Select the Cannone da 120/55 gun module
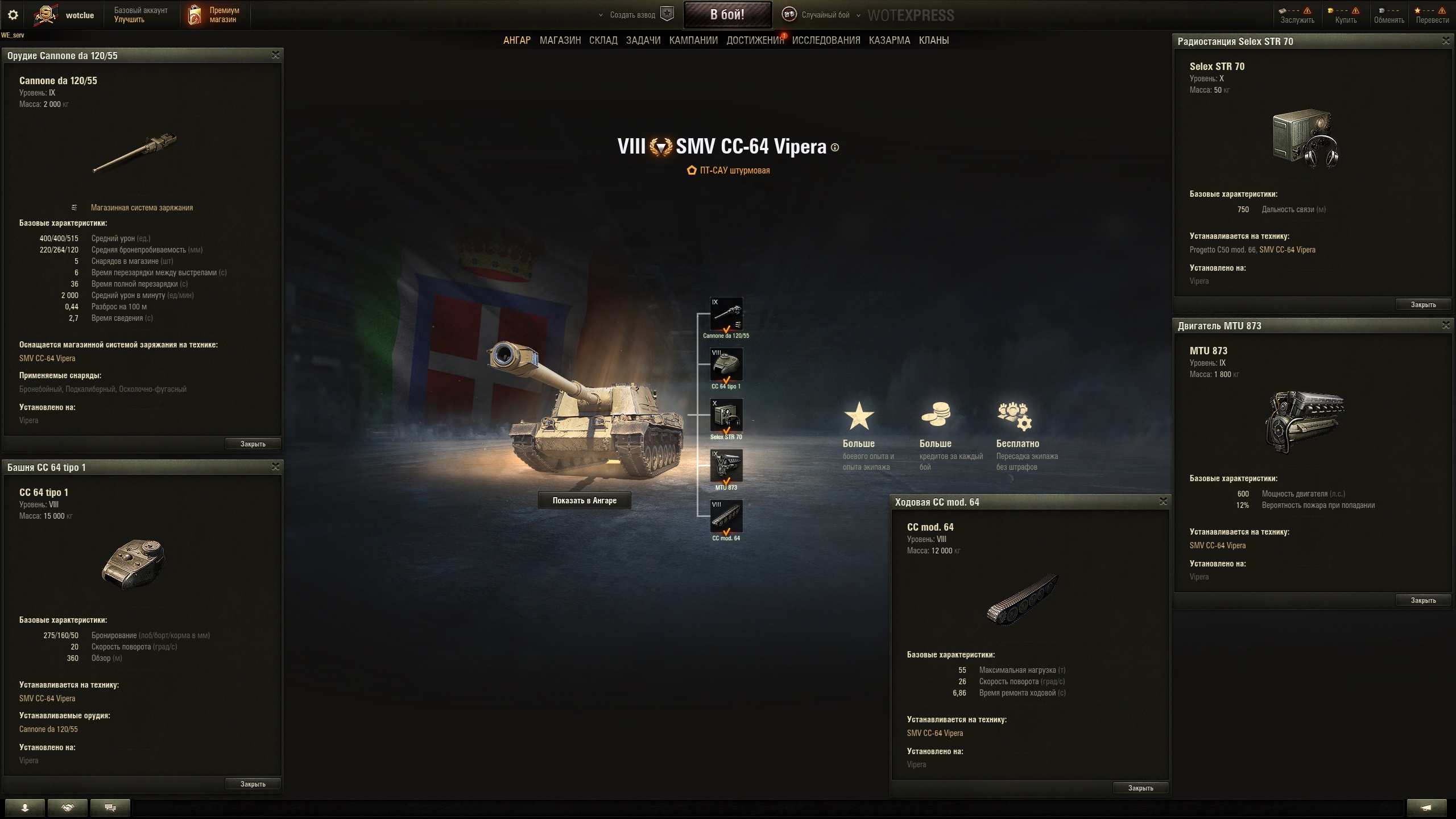The height and width of the screenshot is (819, 1456). point(726,314)
